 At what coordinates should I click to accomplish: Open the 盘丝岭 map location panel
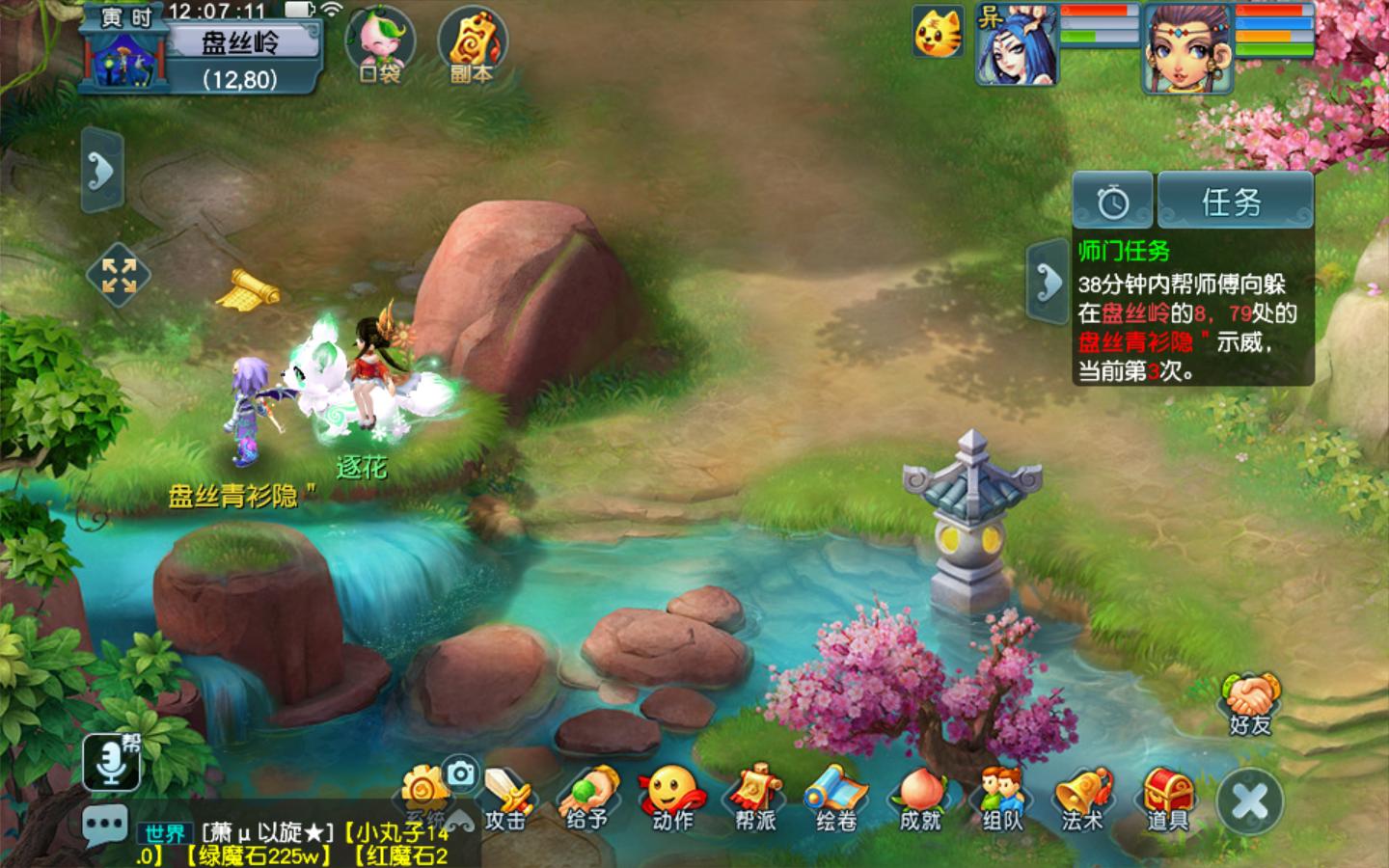click(241, 43)
